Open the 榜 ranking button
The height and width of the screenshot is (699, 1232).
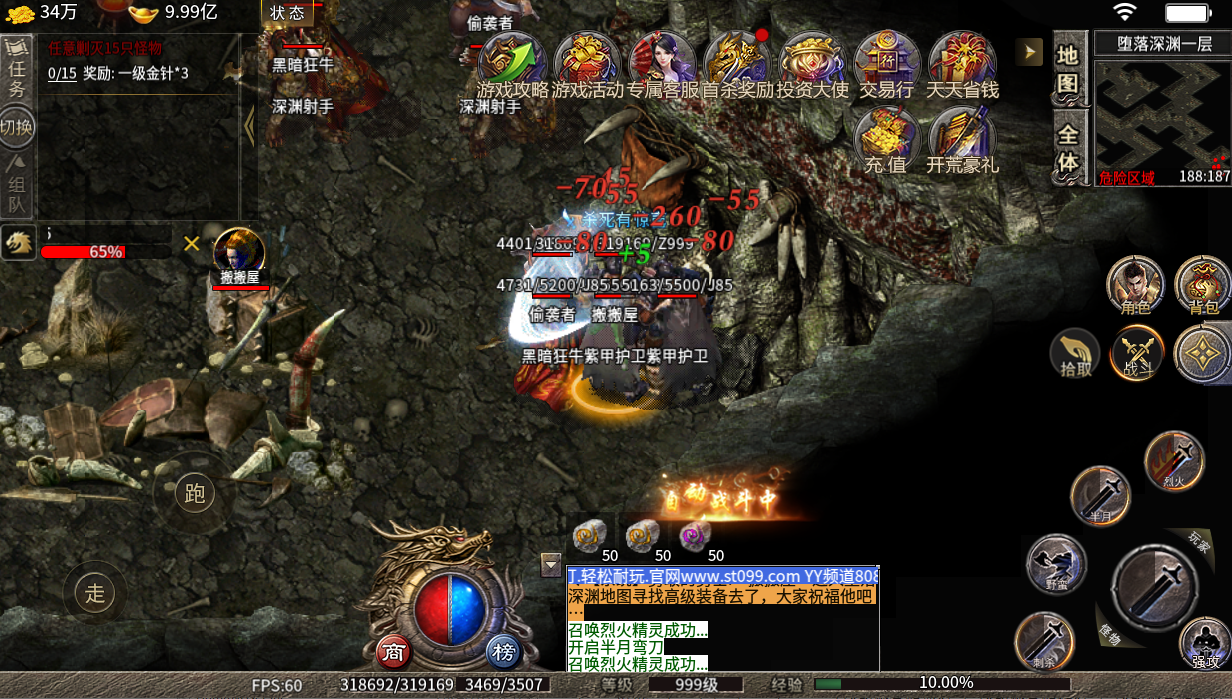[x=505, y=652]
